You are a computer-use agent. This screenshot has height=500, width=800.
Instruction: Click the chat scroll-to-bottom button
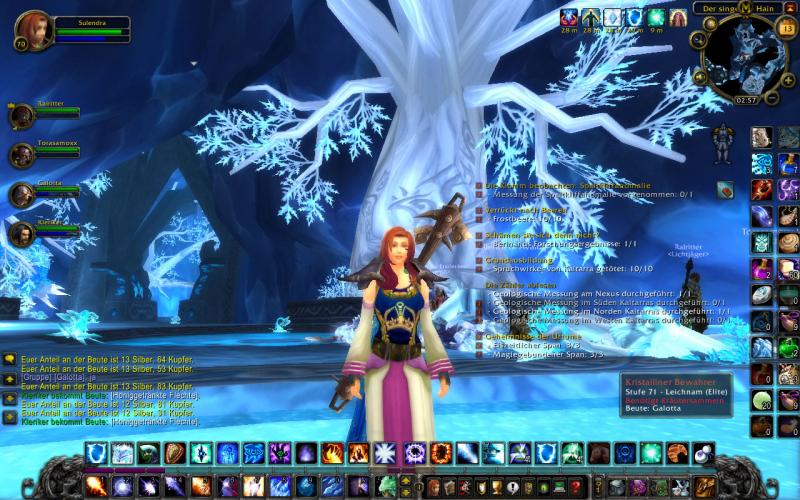pos(9,416)
